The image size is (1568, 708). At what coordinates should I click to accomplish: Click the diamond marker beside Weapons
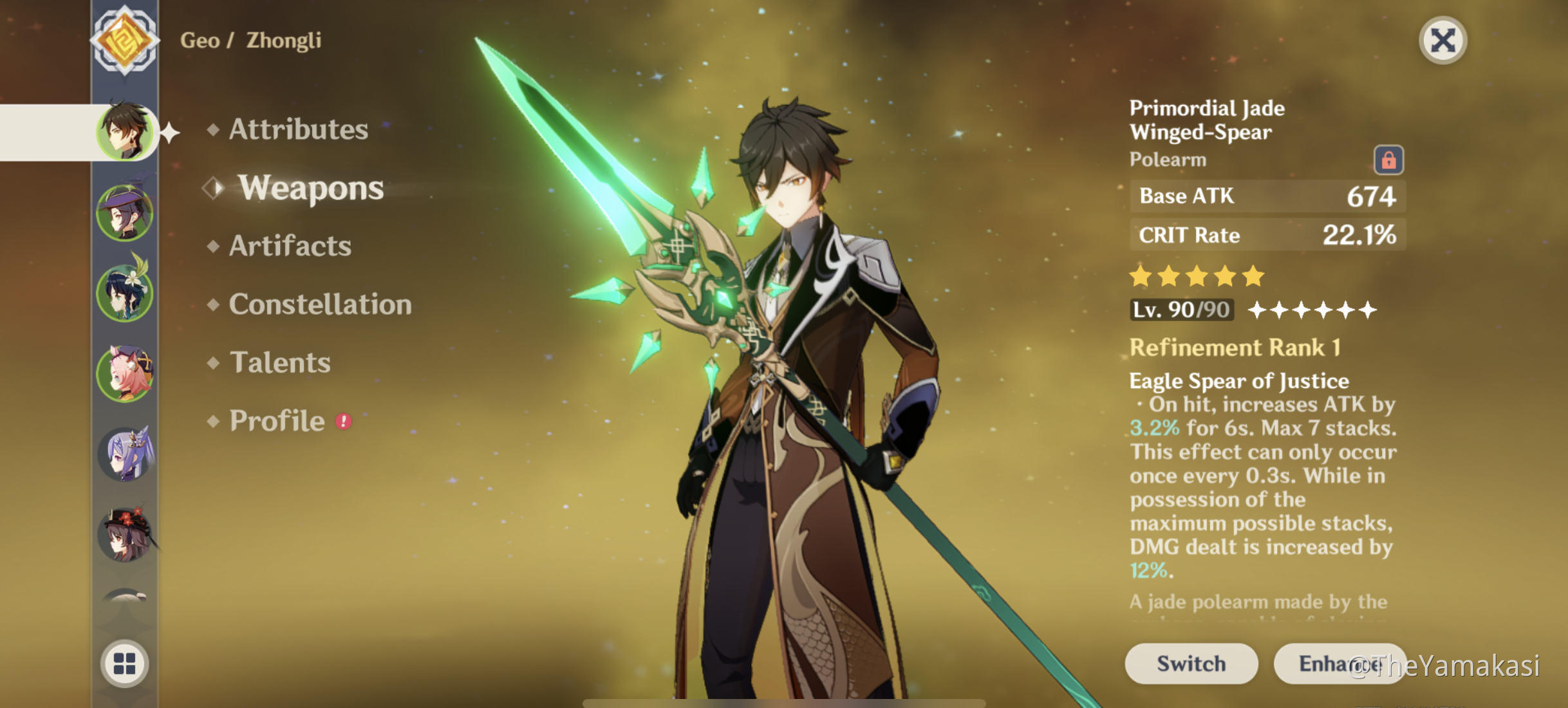212,189
